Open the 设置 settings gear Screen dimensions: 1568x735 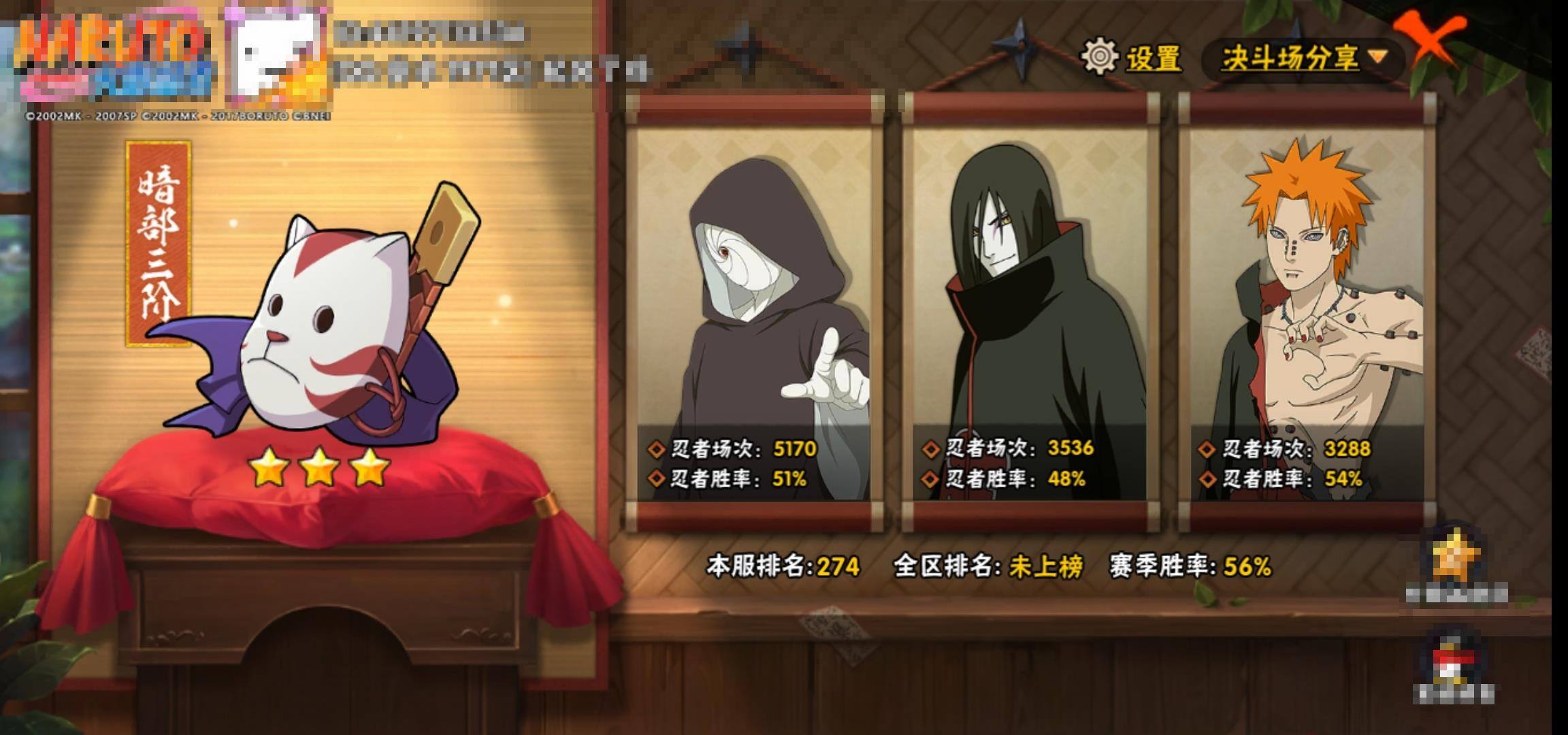coord(1100,57)
